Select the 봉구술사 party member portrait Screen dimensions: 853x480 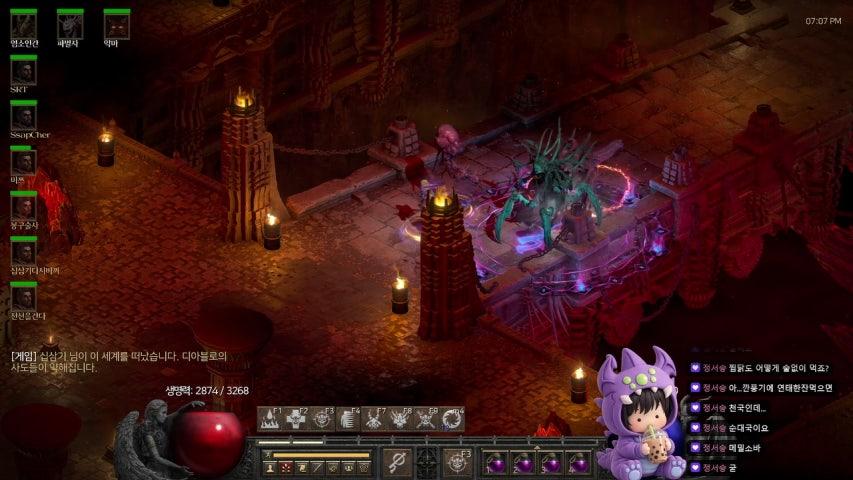coord(23,208)
